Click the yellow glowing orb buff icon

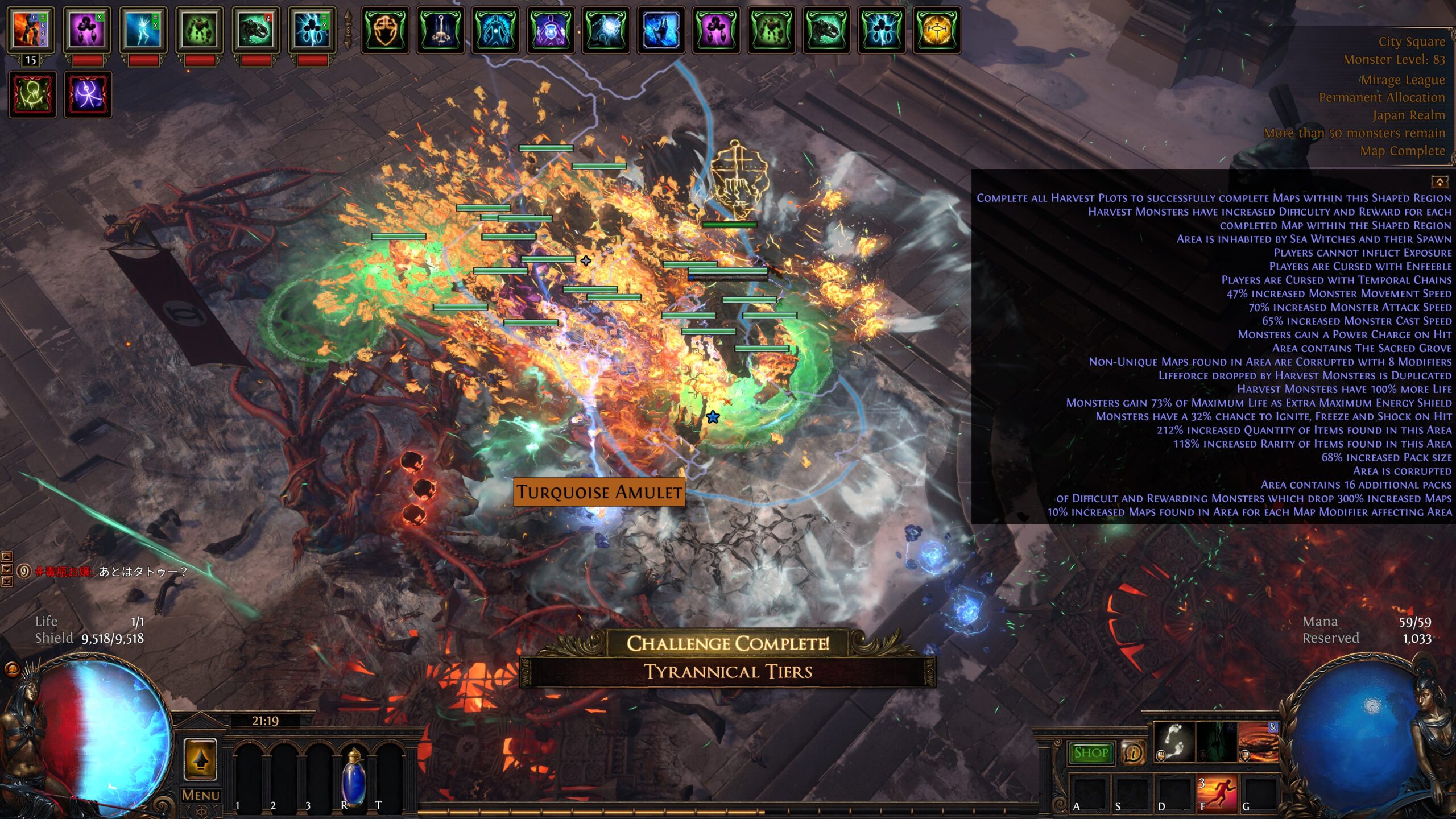[937, 30]
